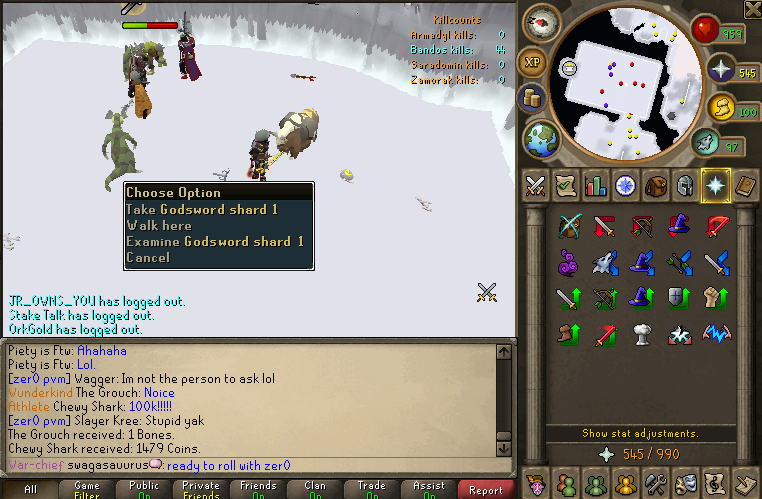The height and width of the screenshot is (499, 762).
Task: Click the wolf summoning orb
Action: pos(705,144)
